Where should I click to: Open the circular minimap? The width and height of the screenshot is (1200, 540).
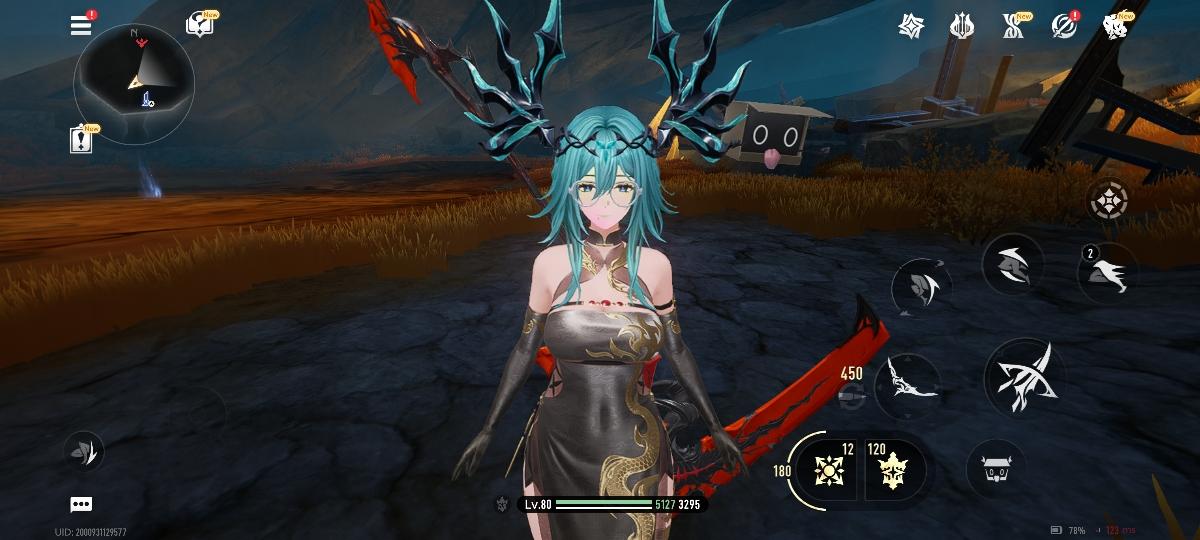click(134, 82)
